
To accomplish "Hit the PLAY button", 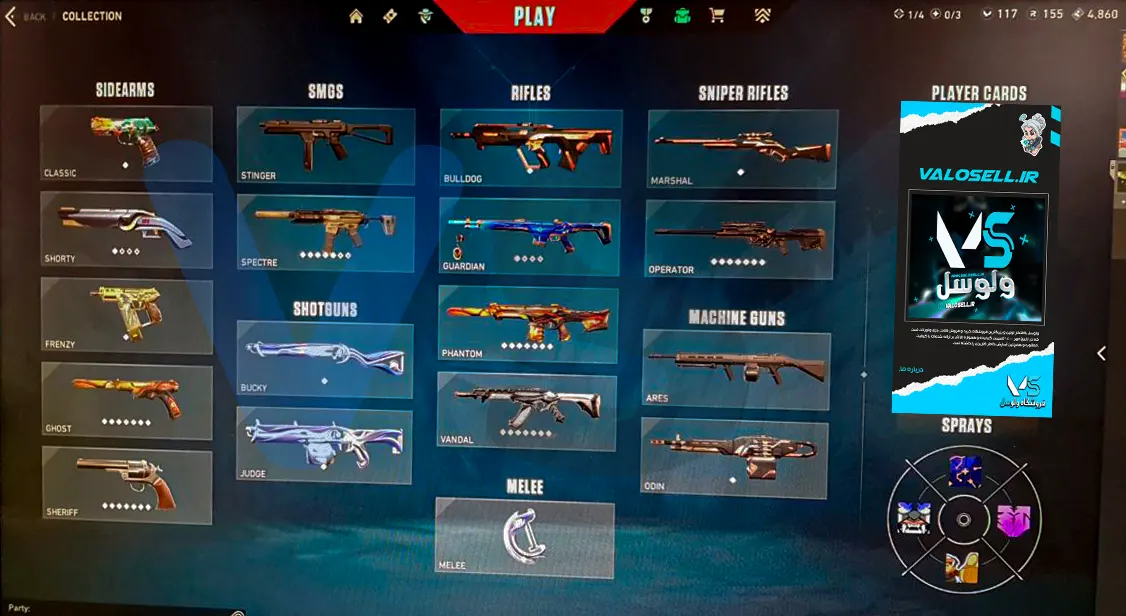I will [534, 16].
